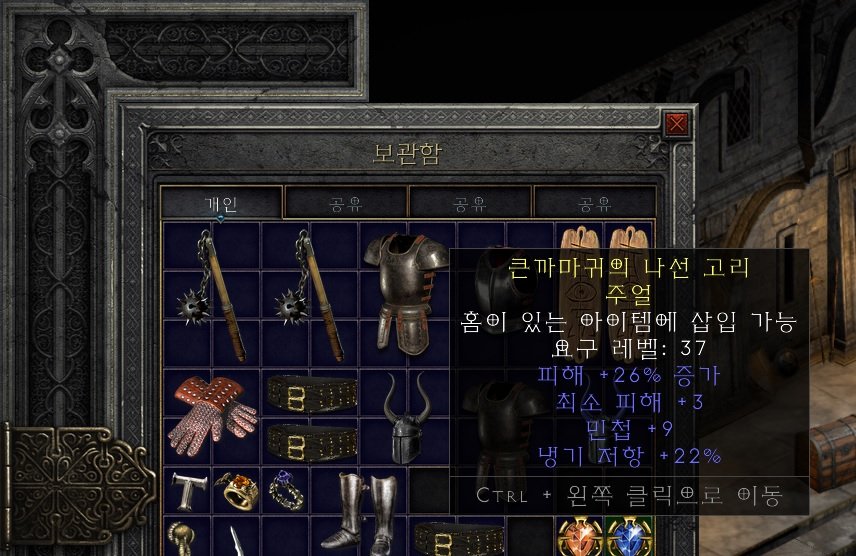Viewport: 856px width, 556px height.
Task: Pick up the steel plated boots
Action: tap(360, 510)
